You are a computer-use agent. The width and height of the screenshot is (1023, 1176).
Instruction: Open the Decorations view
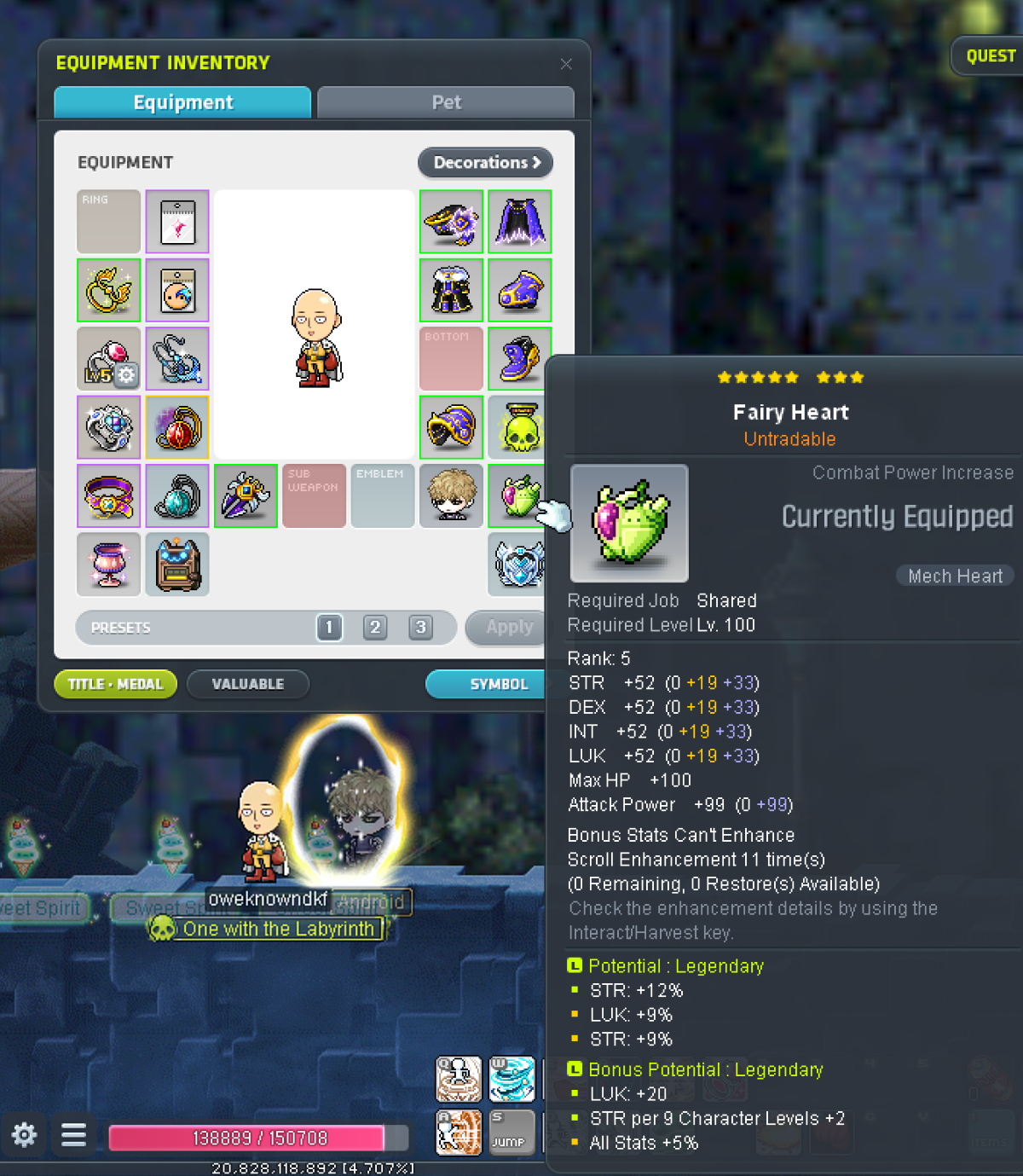pos(486,162)
